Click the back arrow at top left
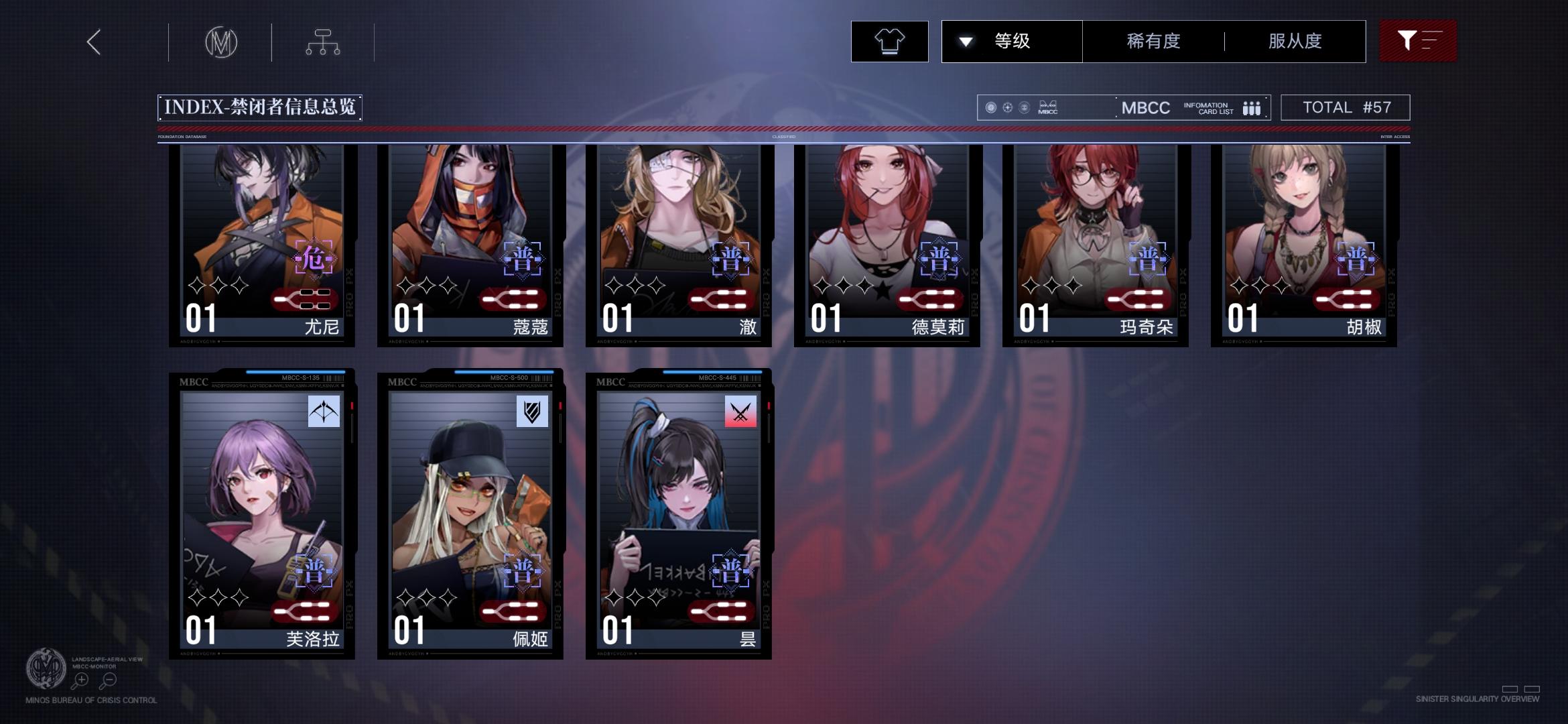The width and height of the screenshot is (1568, 724). [x=93, y=42]
